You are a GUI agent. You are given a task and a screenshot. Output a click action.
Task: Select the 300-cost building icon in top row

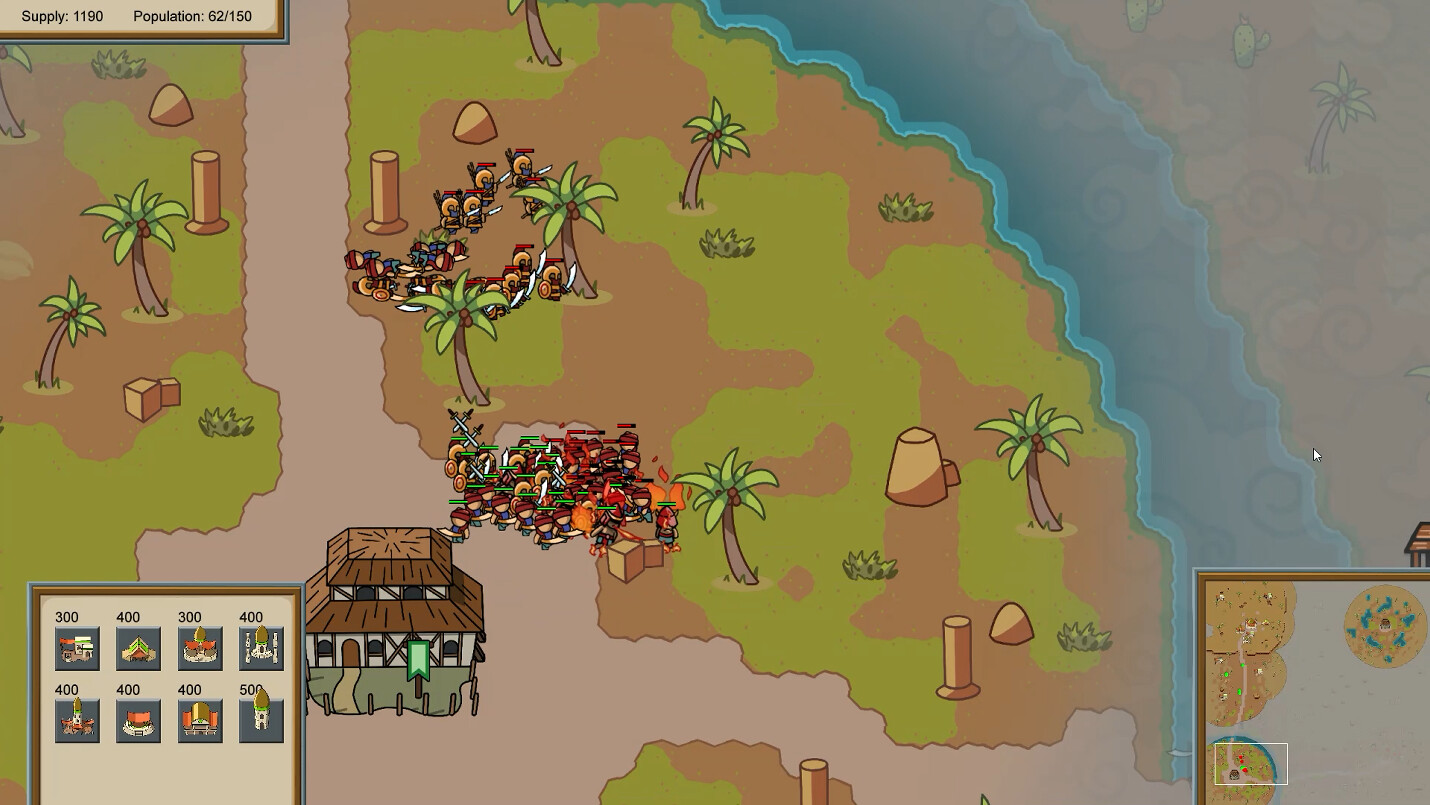[x=77, y=647]
